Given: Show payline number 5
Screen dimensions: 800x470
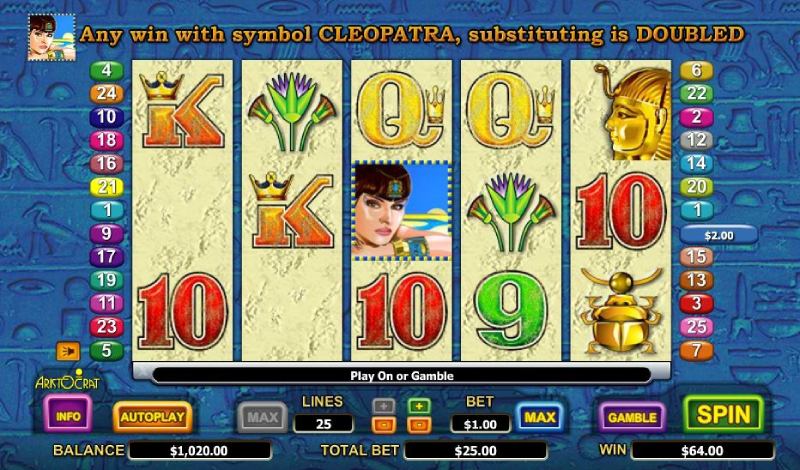Looking at the screenshot, I should (106, 350).
